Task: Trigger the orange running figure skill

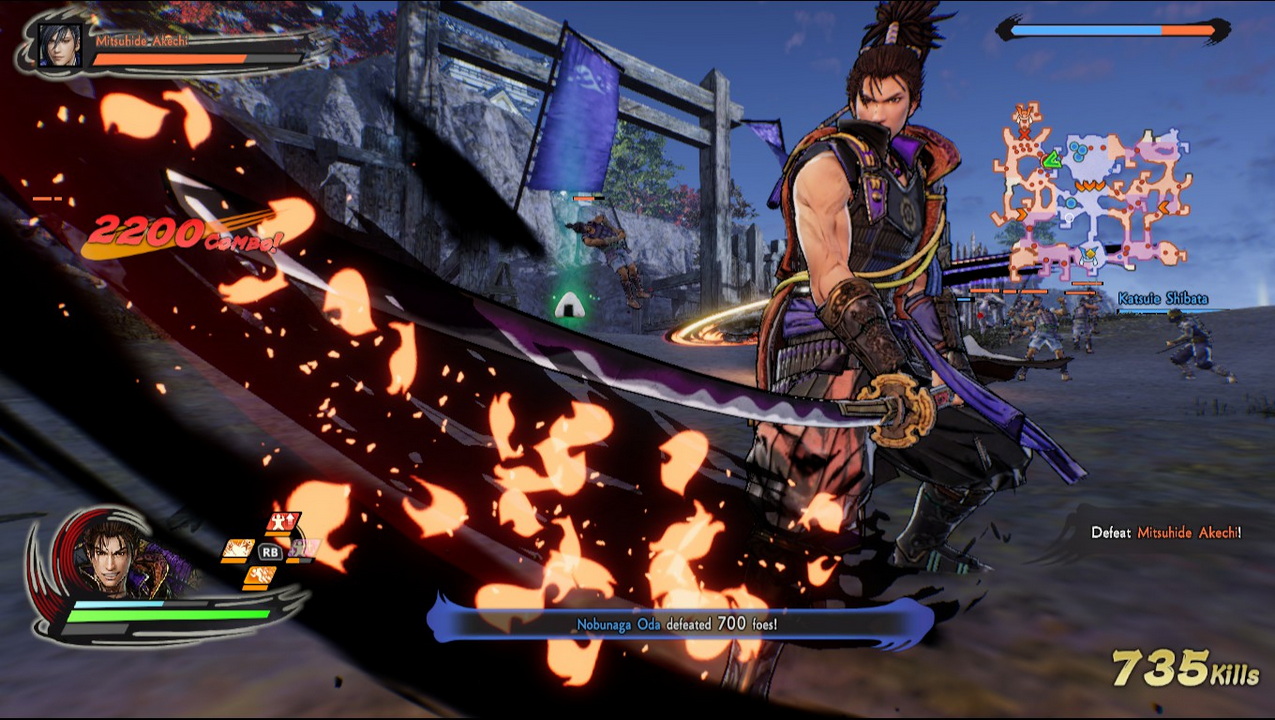Action: [x=258, y=576]
